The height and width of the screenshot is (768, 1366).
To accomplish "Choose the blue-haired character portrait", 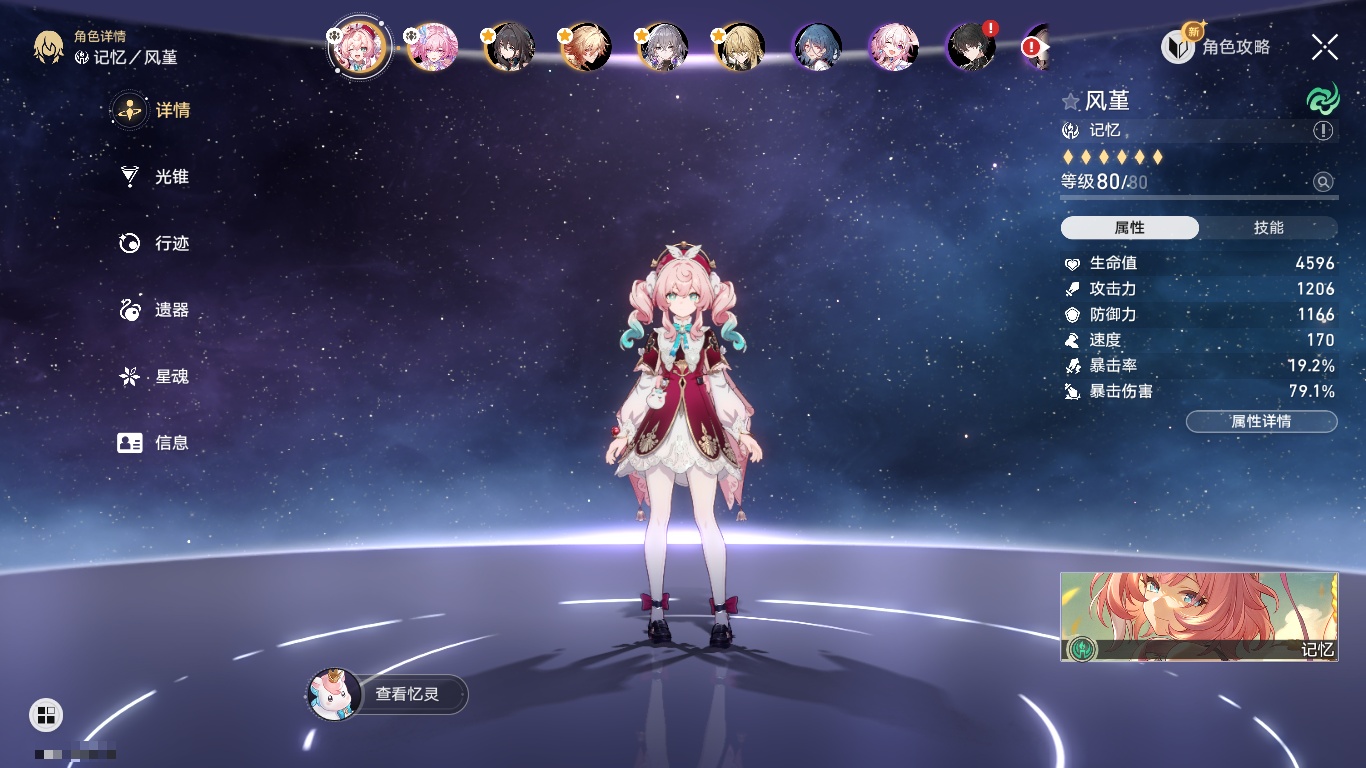I will [817, 46].
